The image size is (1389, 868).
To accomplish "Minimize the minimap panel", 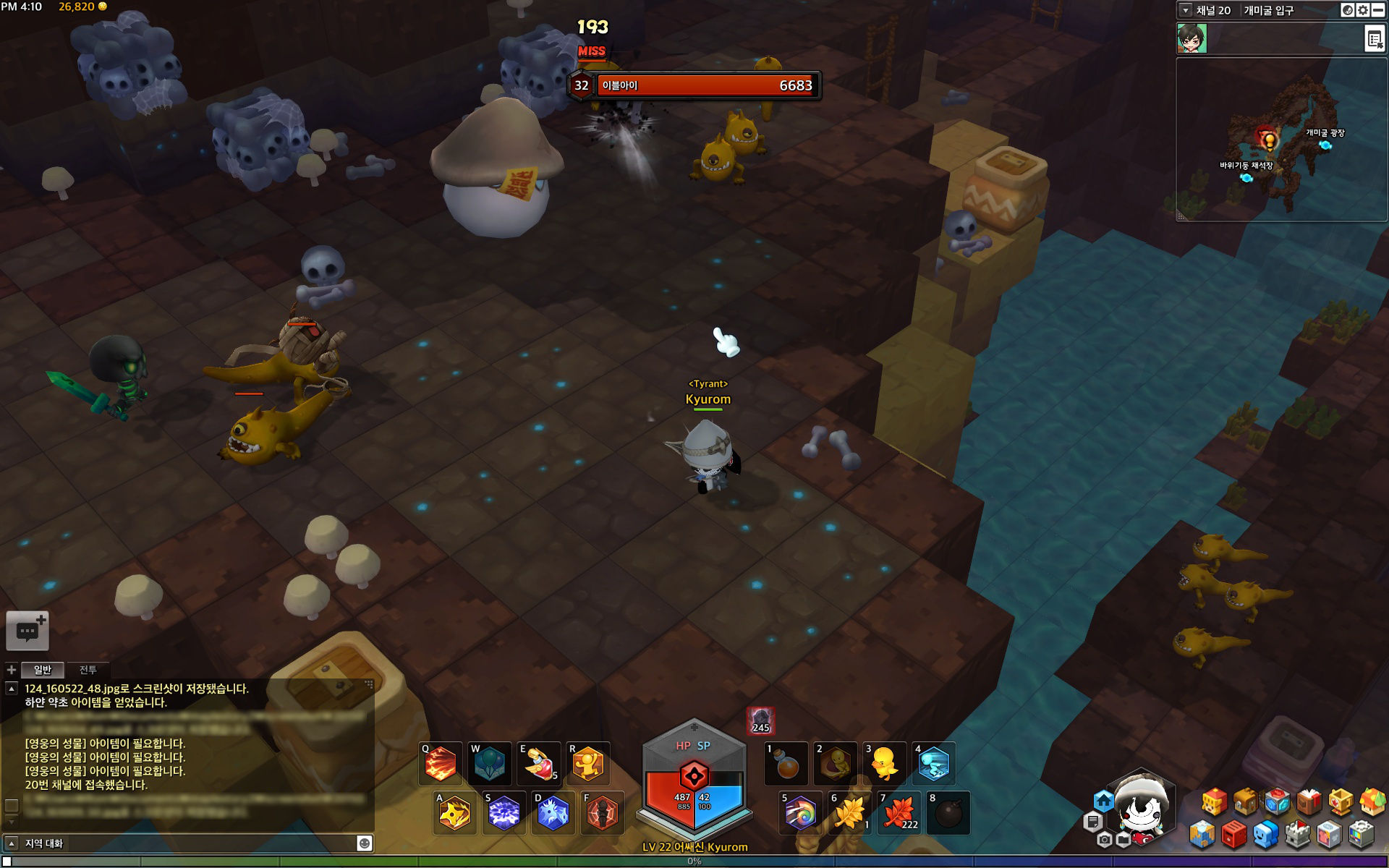I will coord(1379,10).
